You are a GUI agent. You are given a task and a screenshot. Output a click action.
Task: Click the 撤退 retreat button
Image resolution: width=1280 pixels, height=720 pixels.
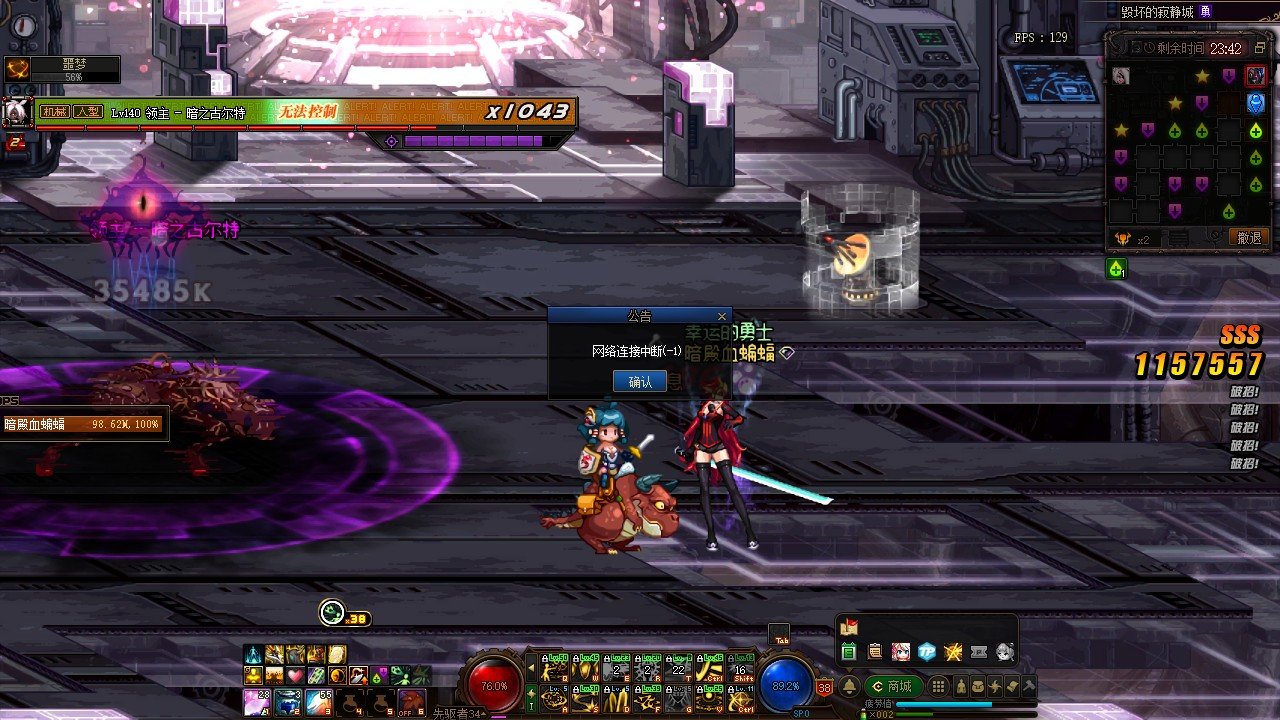(x=1249, y=238)
